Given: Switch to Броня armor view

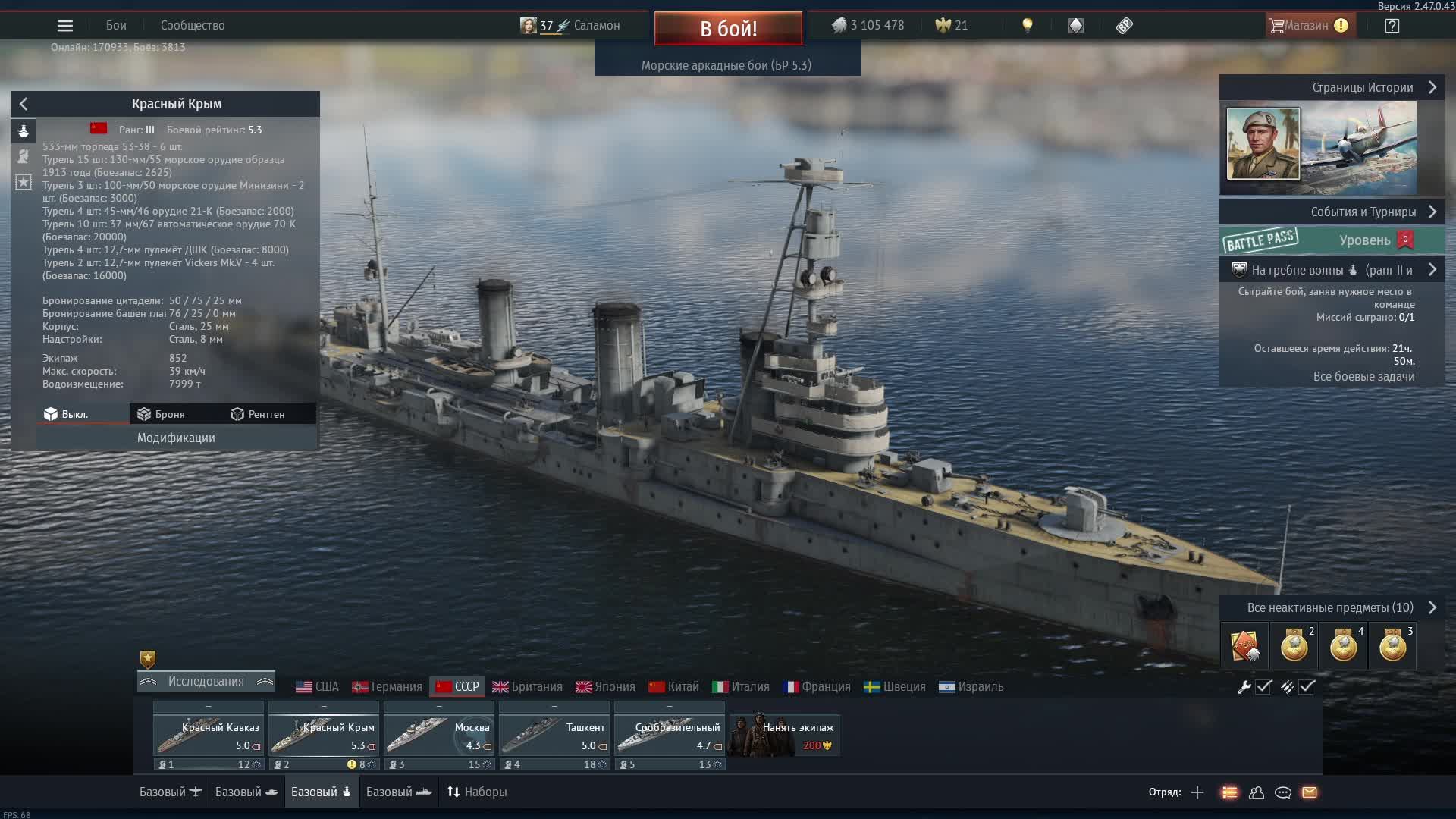Looking at the screenshot, I should pos(162,414).
